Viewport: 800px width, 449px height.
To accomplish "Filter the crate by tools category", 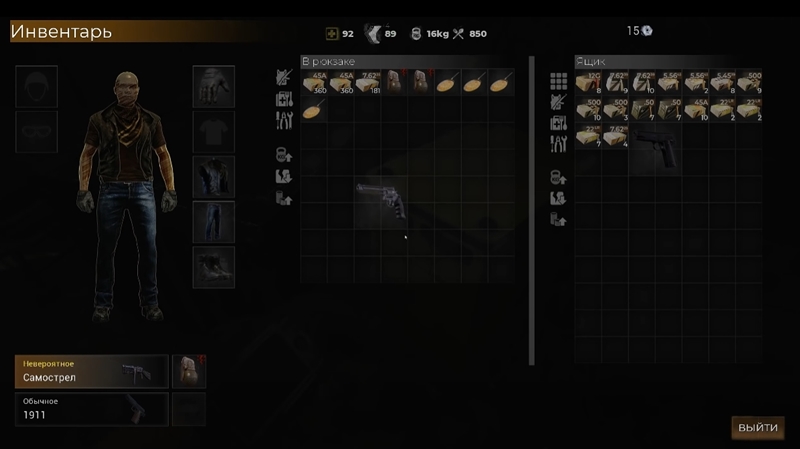I will pos(558,144).
